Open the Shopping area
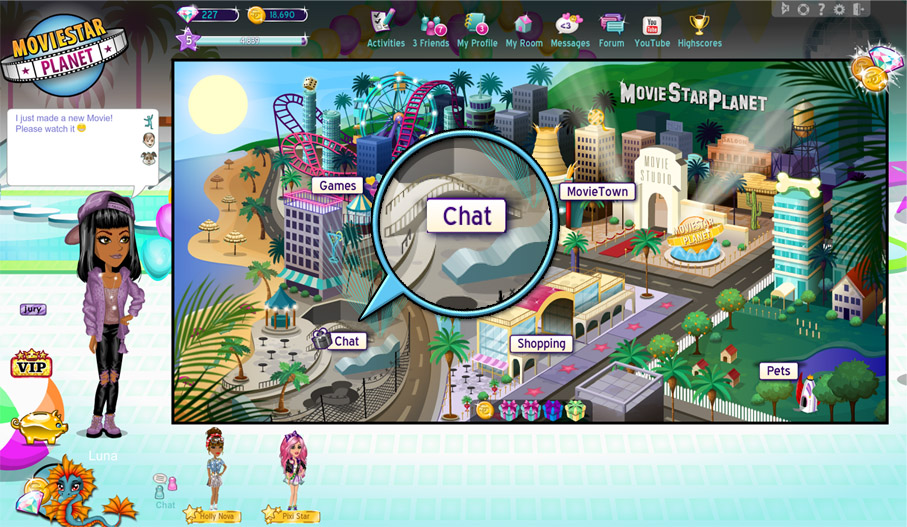 tap(542, 343)
